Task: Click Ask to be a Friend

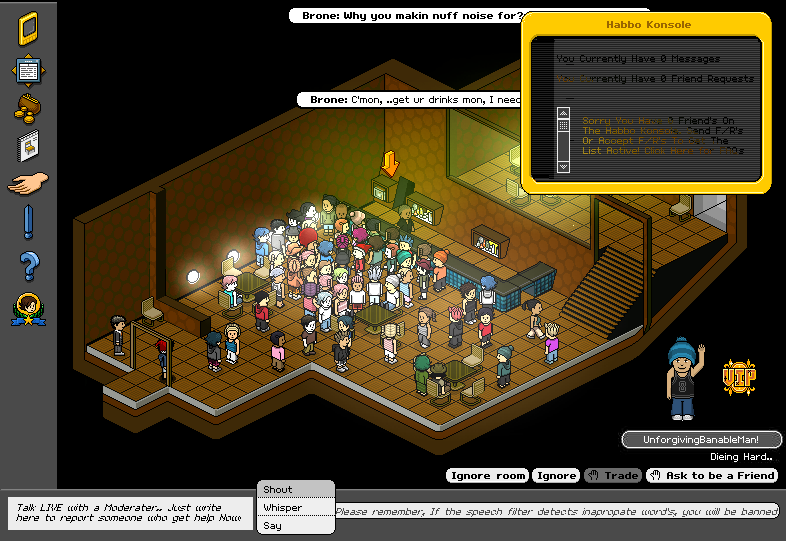Action: coord(713,476)
